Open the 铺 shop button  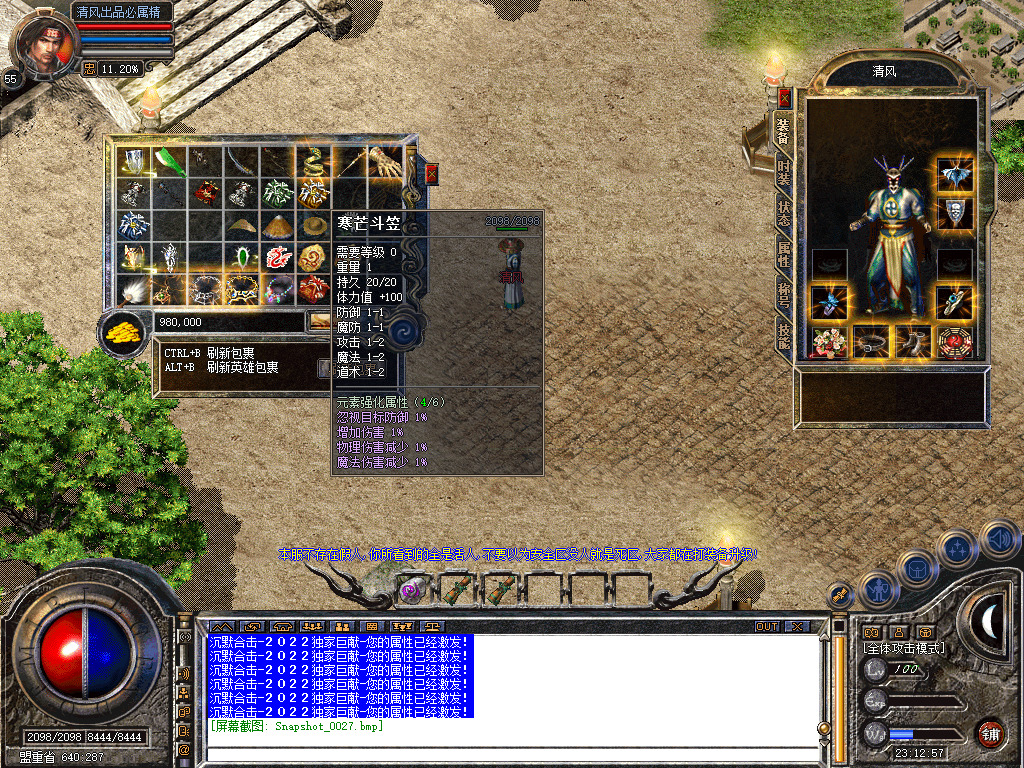pyautogui.click(x=990, y=732)
